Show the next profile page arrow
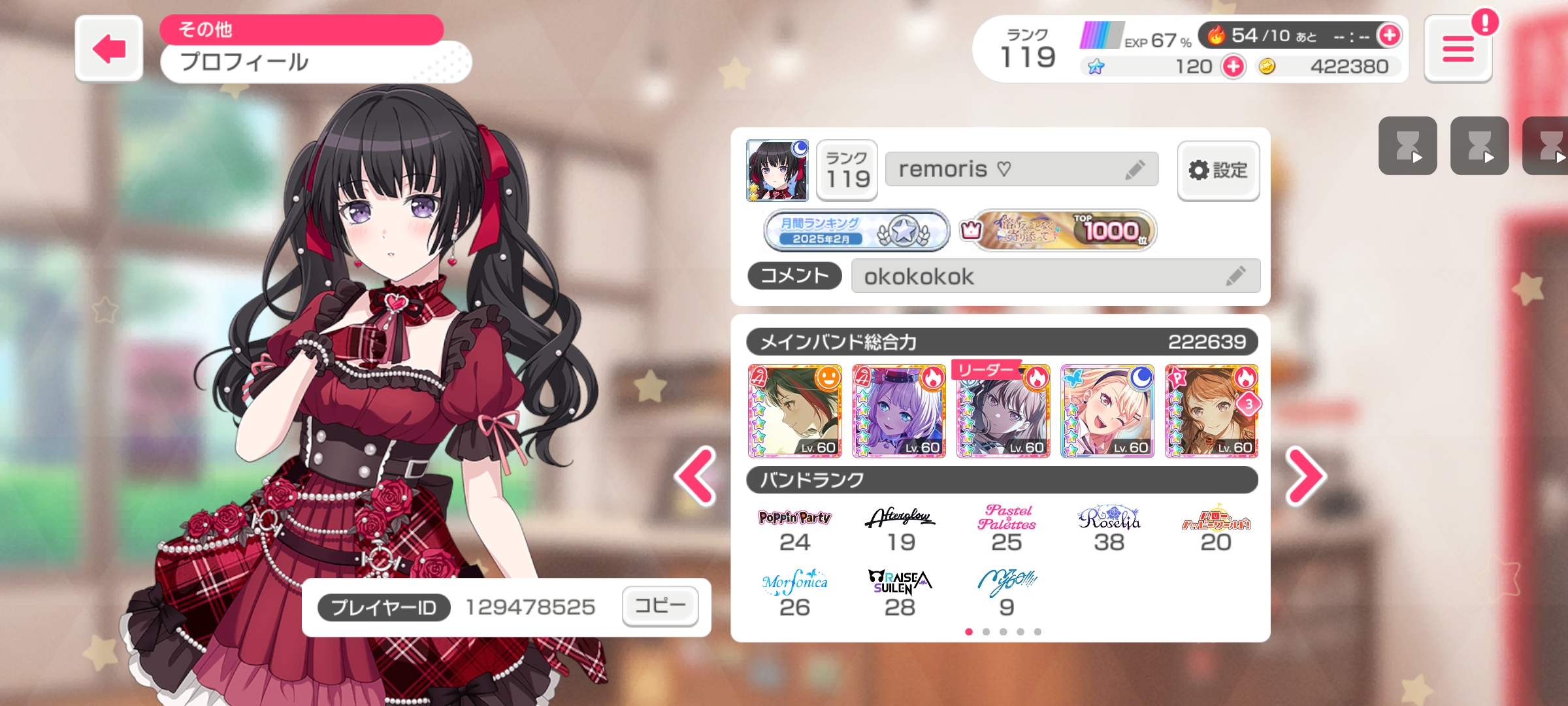Image resolution: width=1568 pixels, height=706 pixels. pyautogui.click(x=1305, y=476)
